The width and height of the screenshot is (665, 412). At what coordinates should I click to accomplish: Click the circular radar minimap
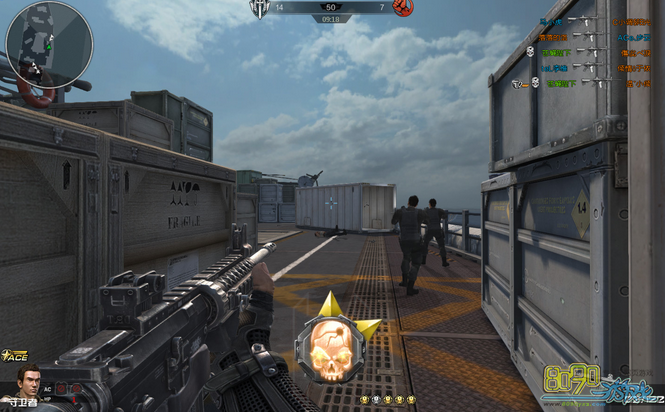49,43
